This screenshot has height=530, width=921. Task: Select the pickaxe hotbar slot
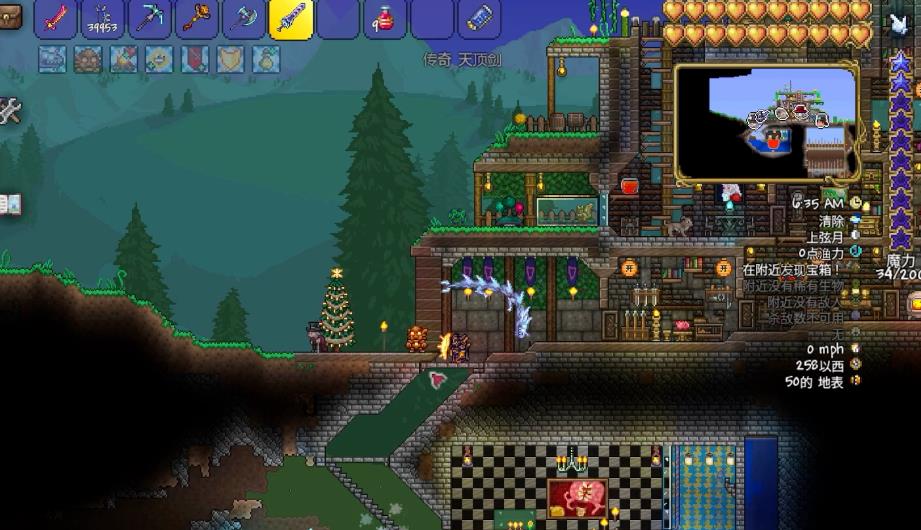[150, 19]
